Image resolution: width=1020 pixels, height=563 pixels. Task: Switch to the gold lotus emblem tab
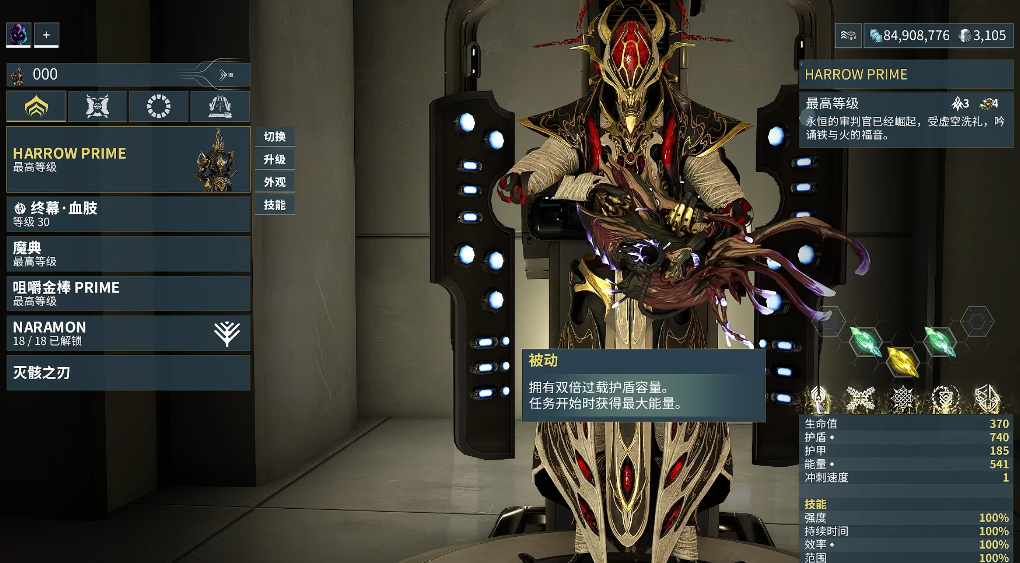(37, 107)
